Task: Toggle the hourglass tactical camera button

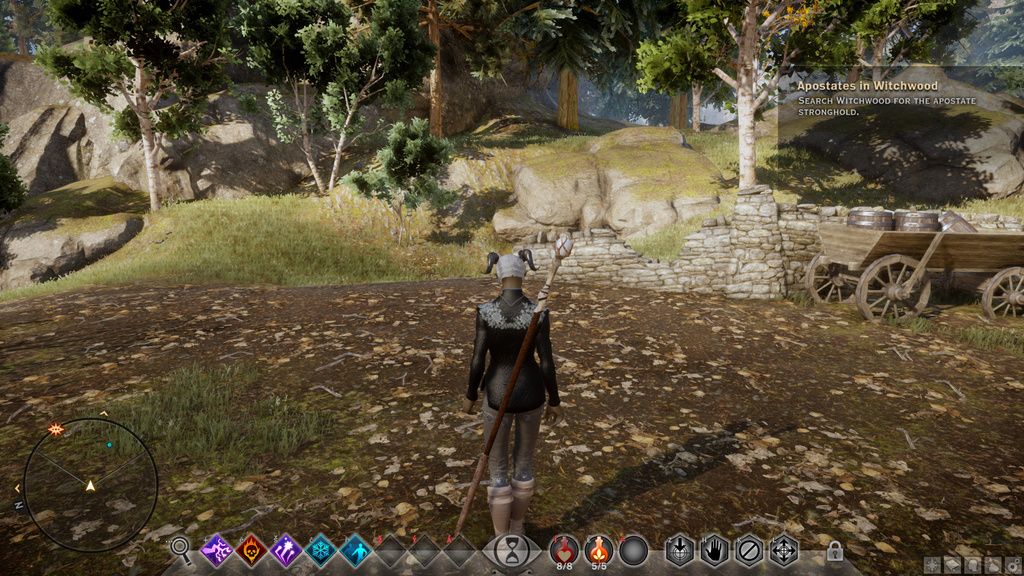Action: (512, 551)
